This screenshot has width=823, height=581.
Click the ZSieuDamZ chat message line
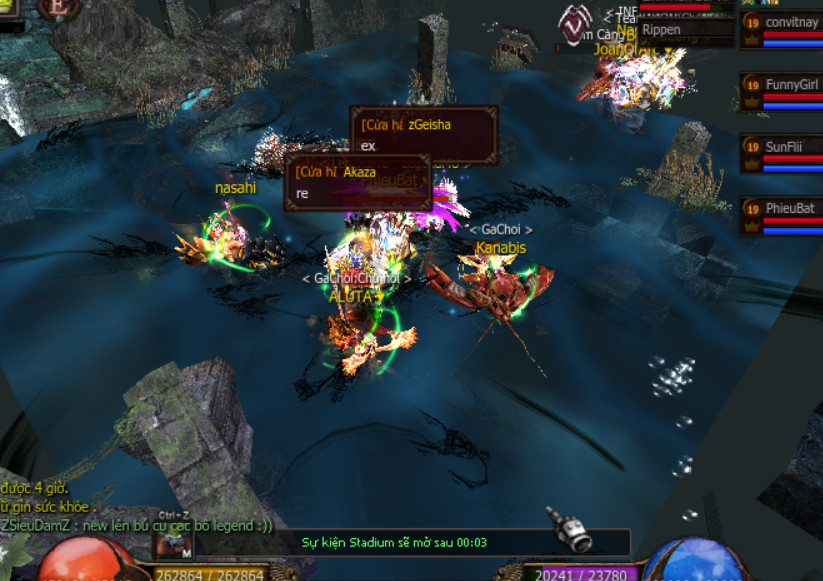coord(137,526)
